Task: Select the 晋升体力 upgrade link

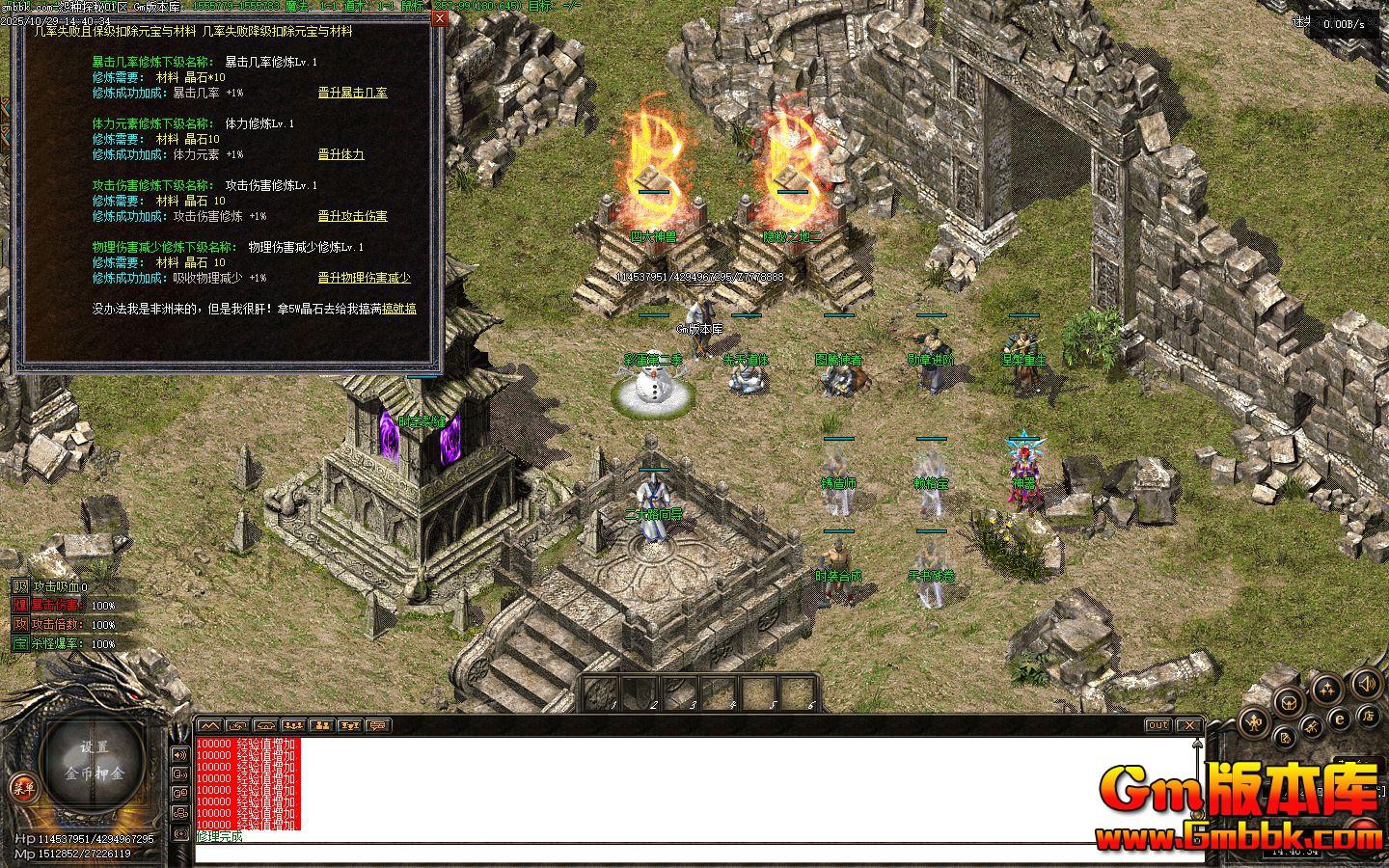Action: 340,154
